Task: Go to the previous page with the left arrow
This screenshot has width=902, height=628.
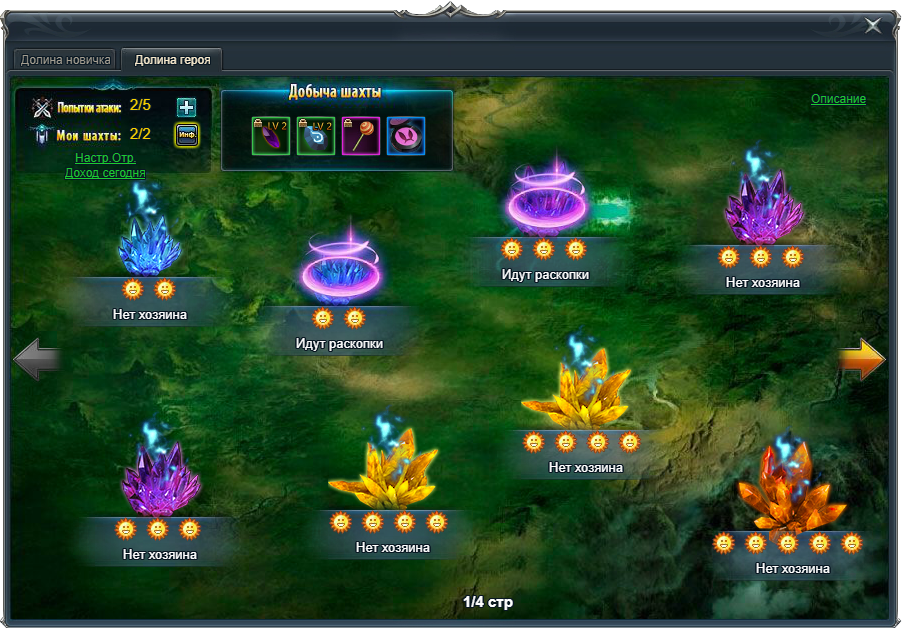Action: coord(37,359)
